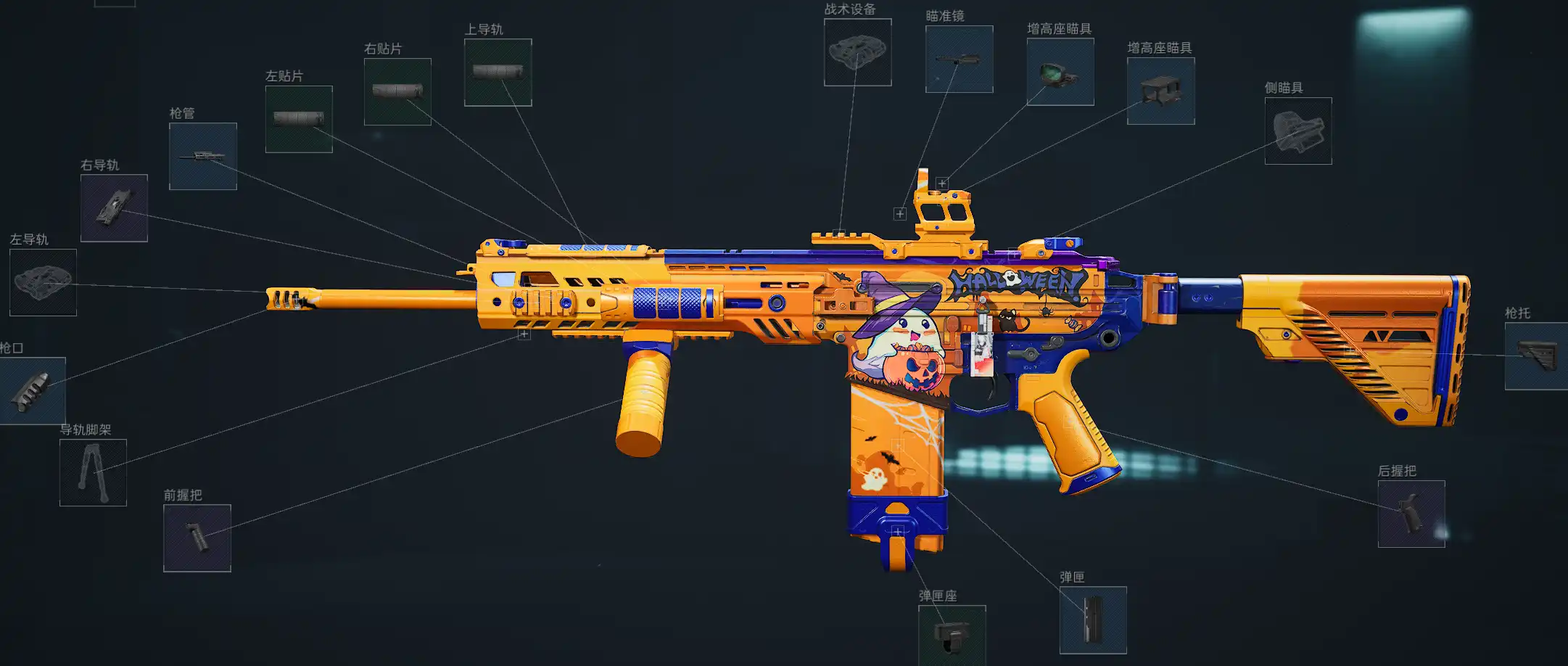Select the 左贴片 left patch slot

(x=299, y=119)
